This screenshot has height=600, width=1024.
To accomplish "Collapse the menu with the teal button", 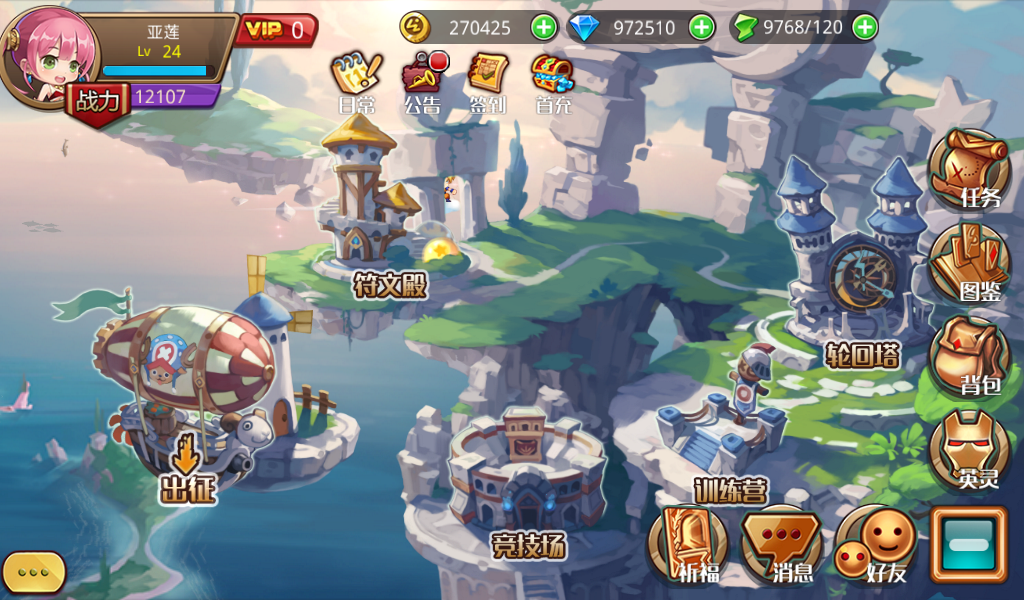I will pos(968,545).
